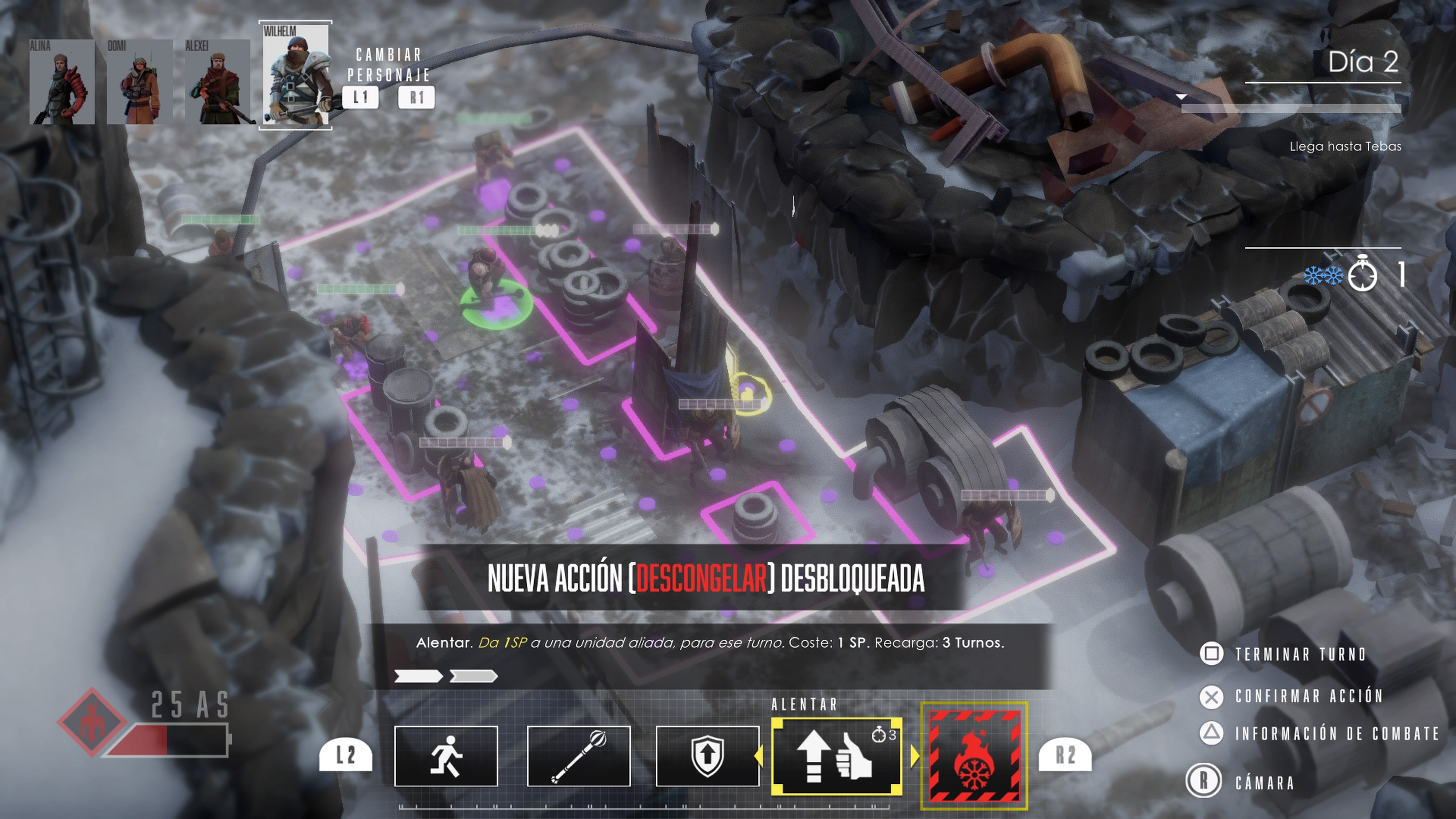
Task: Click the 'Llega hasta Tebas' objective tracker
Action: (1345, 146)
